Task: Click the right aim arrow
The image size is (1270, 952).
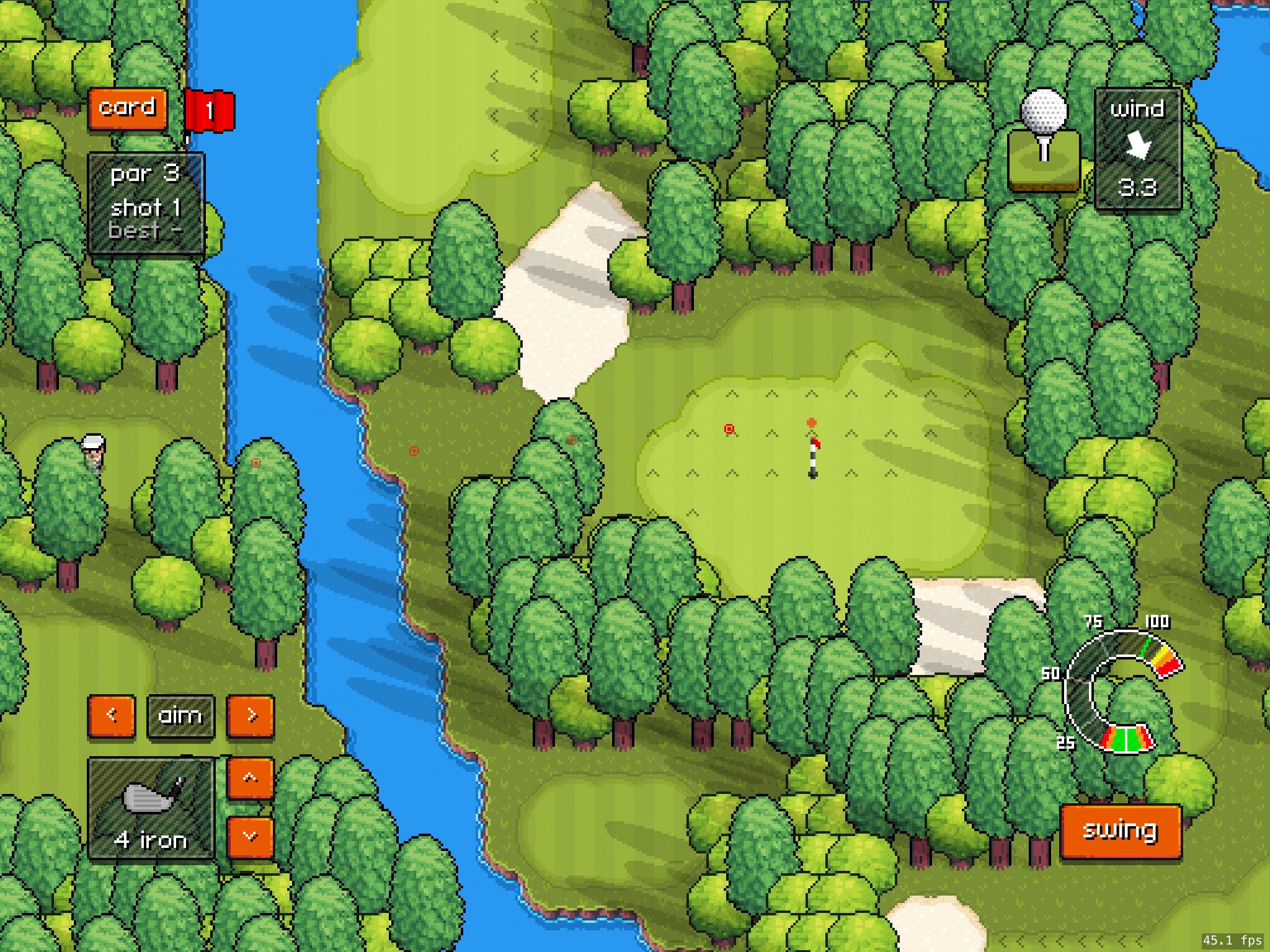Action: pos(251,715)
